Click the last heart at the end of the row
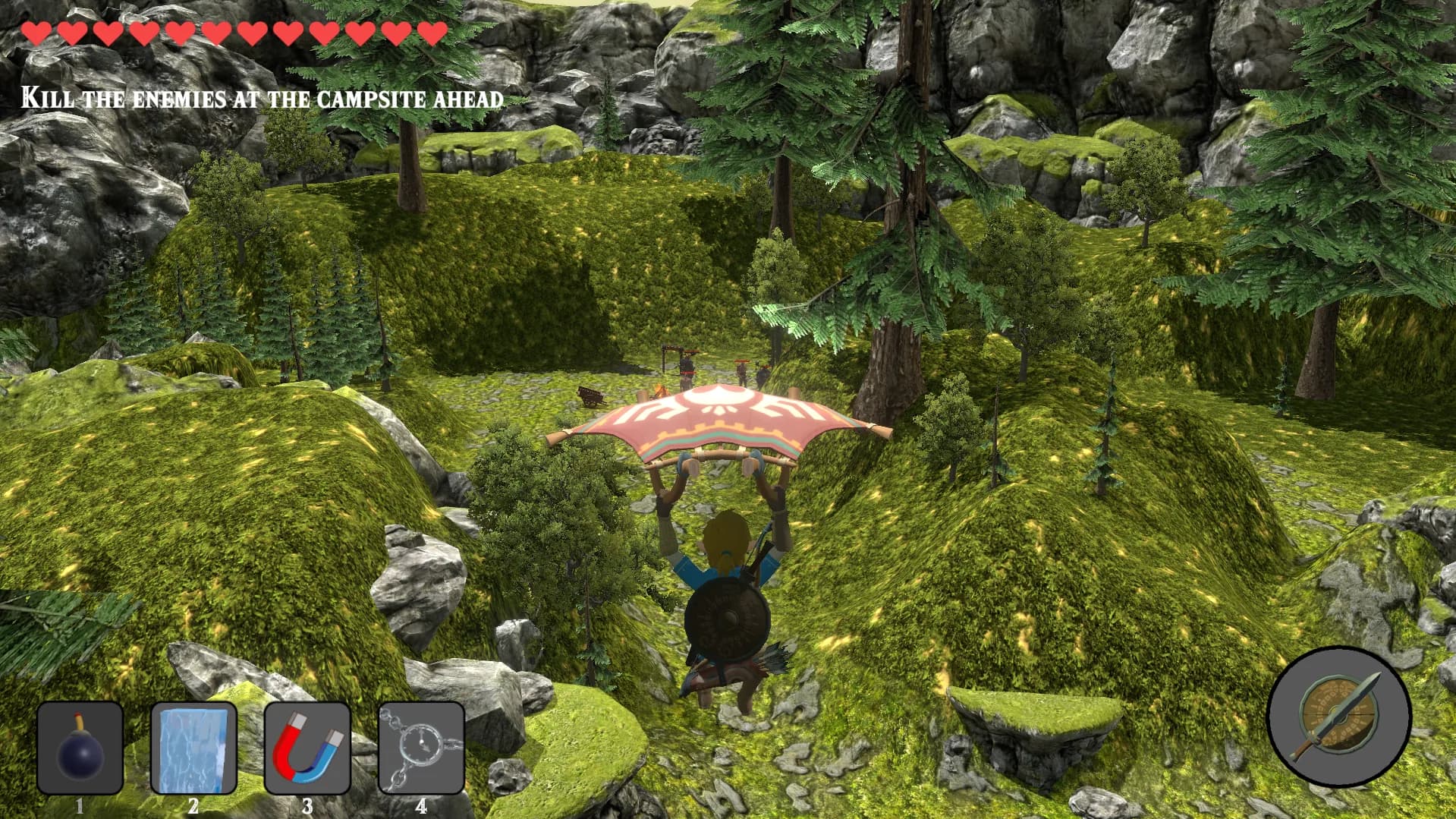 coord(432,33)
